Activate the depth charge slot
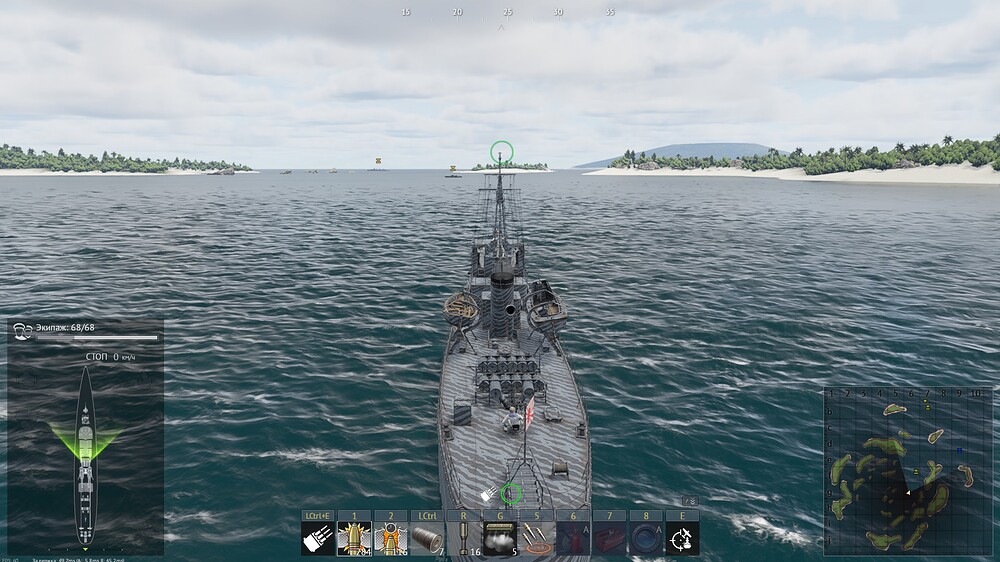Image resolution: width=1000 pixels, height=562 pixels. 462,538
